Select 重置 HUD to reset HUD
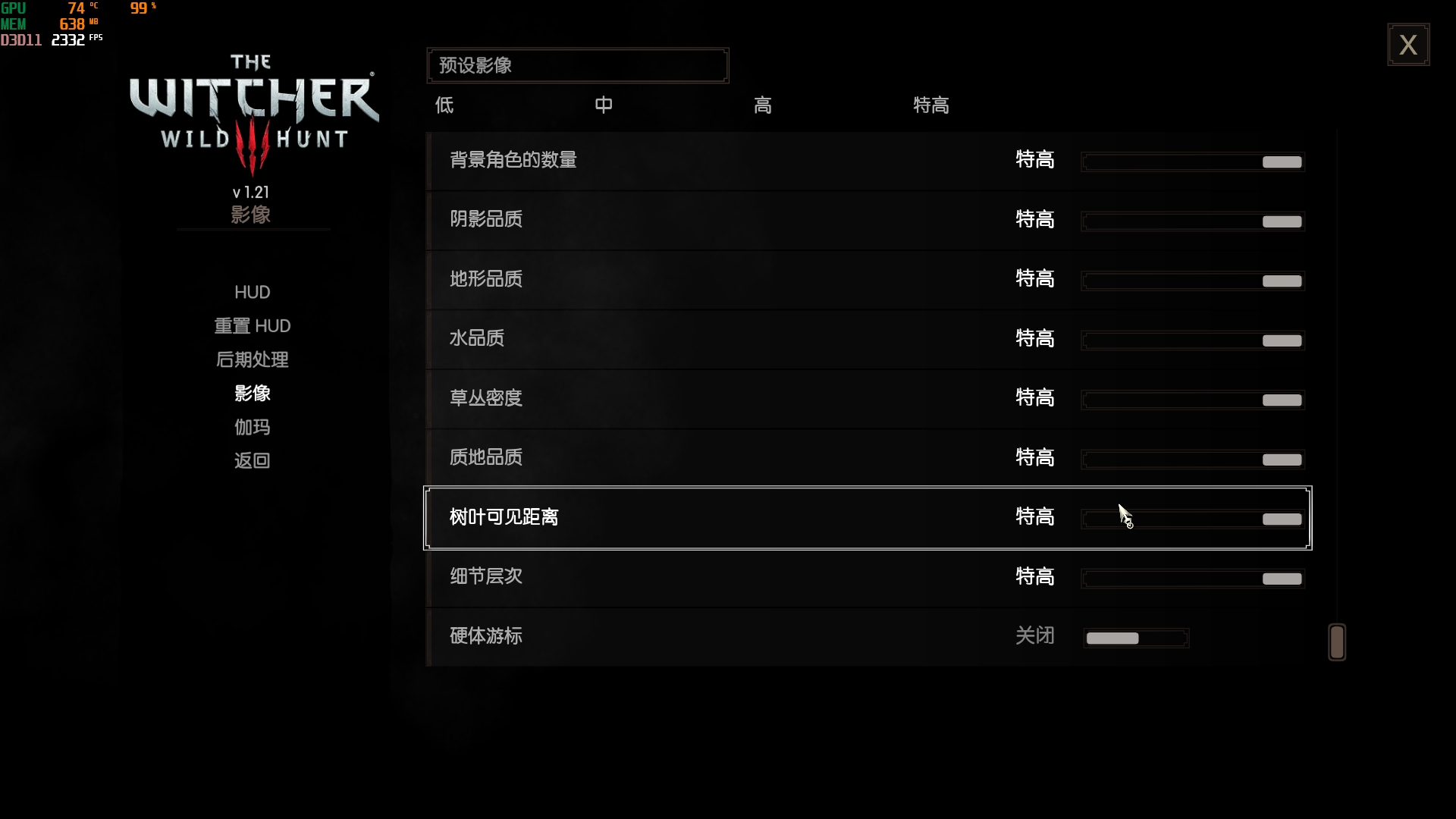Image resolution: width=1456 pixels, height=819 pixels. [x=252, y=325]
